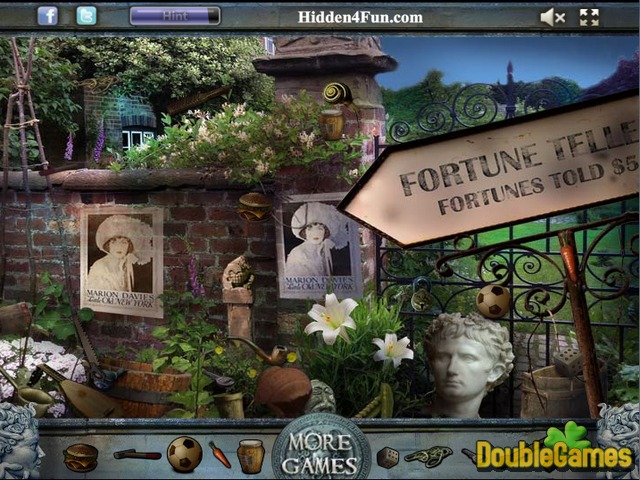This screenshot has width=640, height=480.
Task: Toggle the sound mute speaker icon
Action: (552, 17)
